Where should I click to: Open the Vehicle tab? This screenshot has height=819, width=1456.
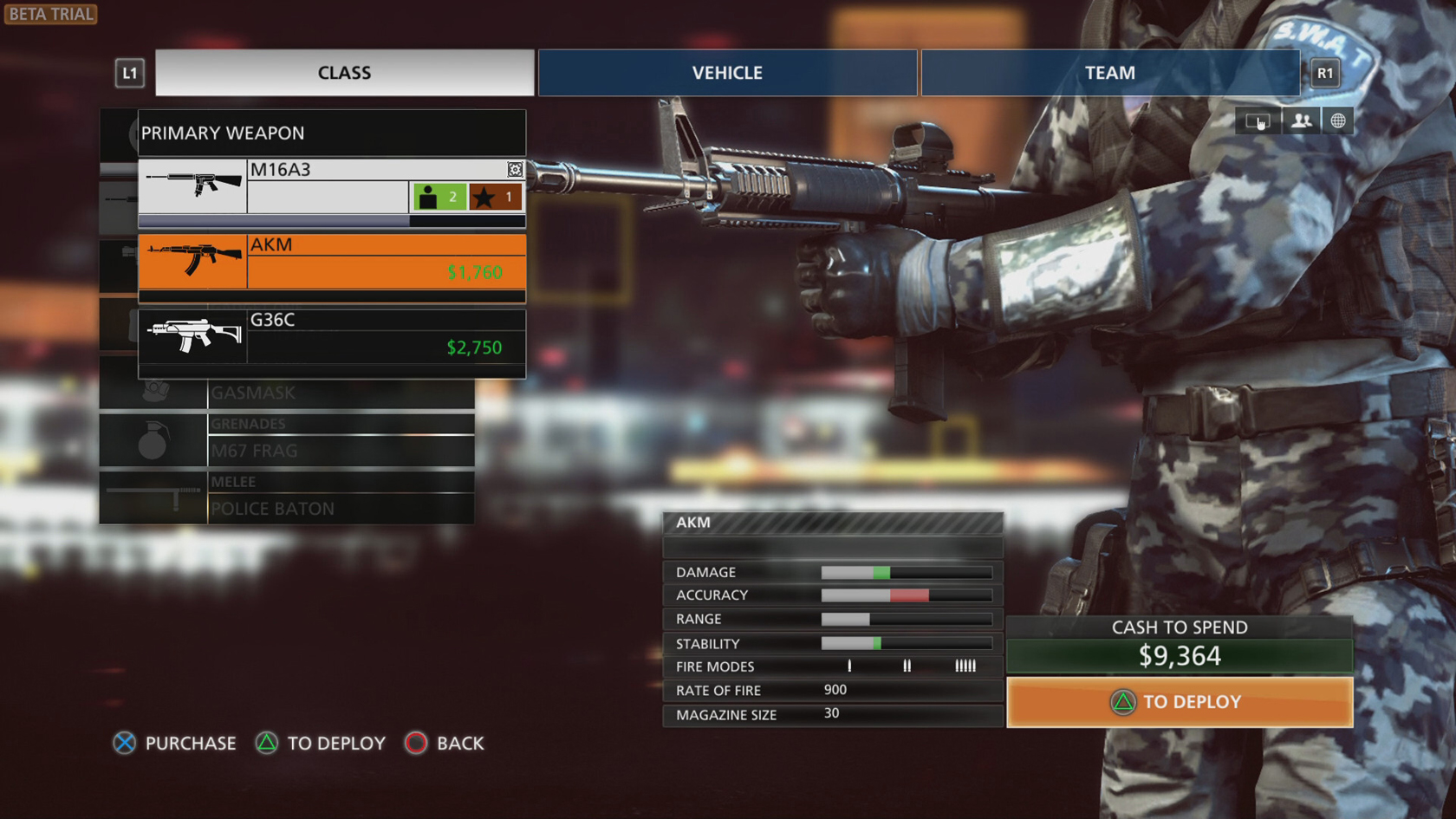pos(727,73)
